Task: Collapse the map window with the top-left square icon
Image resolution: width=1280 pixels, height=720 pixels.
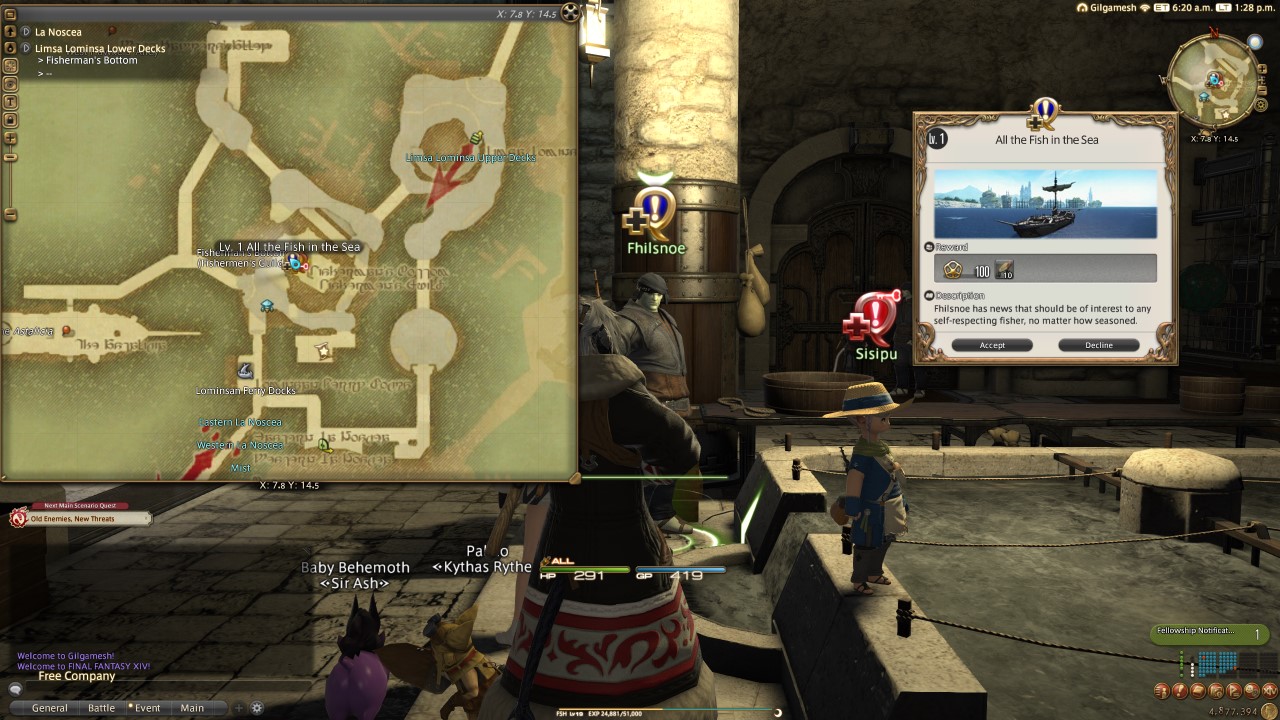Action: coord(9,14)
